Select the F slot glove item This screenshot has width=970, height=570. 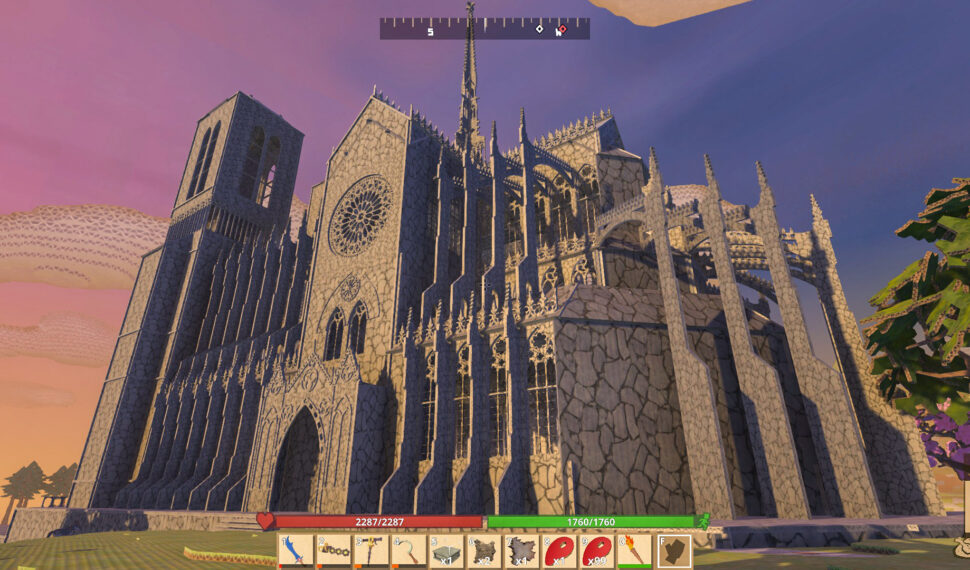(674, 551)
